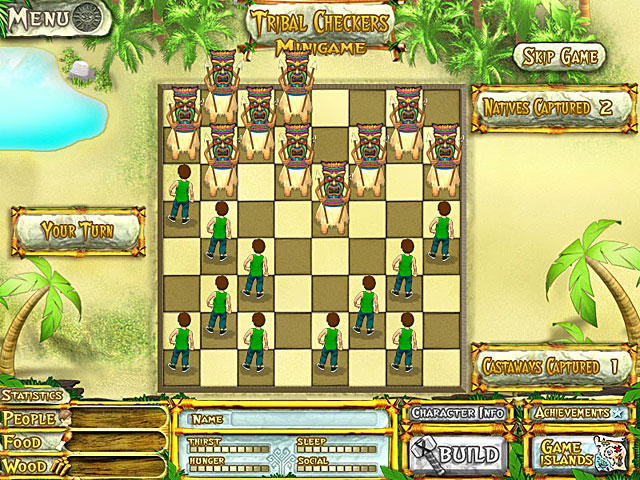Open Game Islands map
640x480 pixels.
click(x=578, y=455)
